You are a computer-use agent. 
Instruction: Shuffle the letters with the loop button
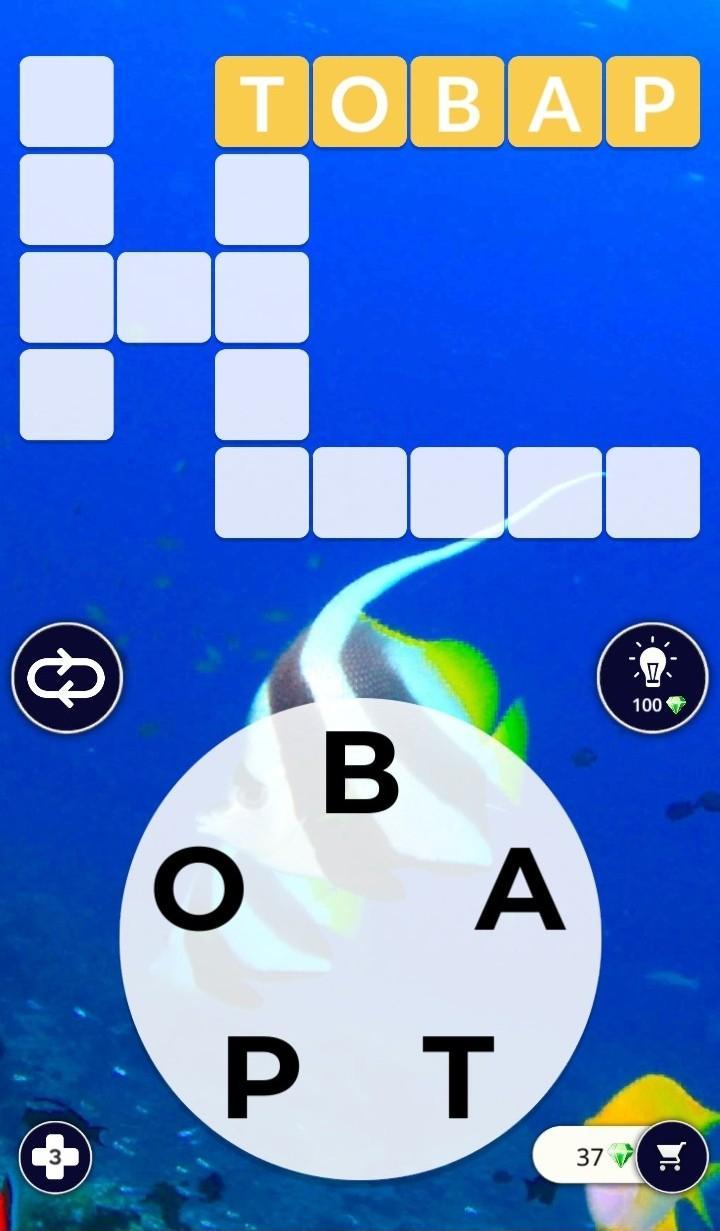(x=67, y=678)
